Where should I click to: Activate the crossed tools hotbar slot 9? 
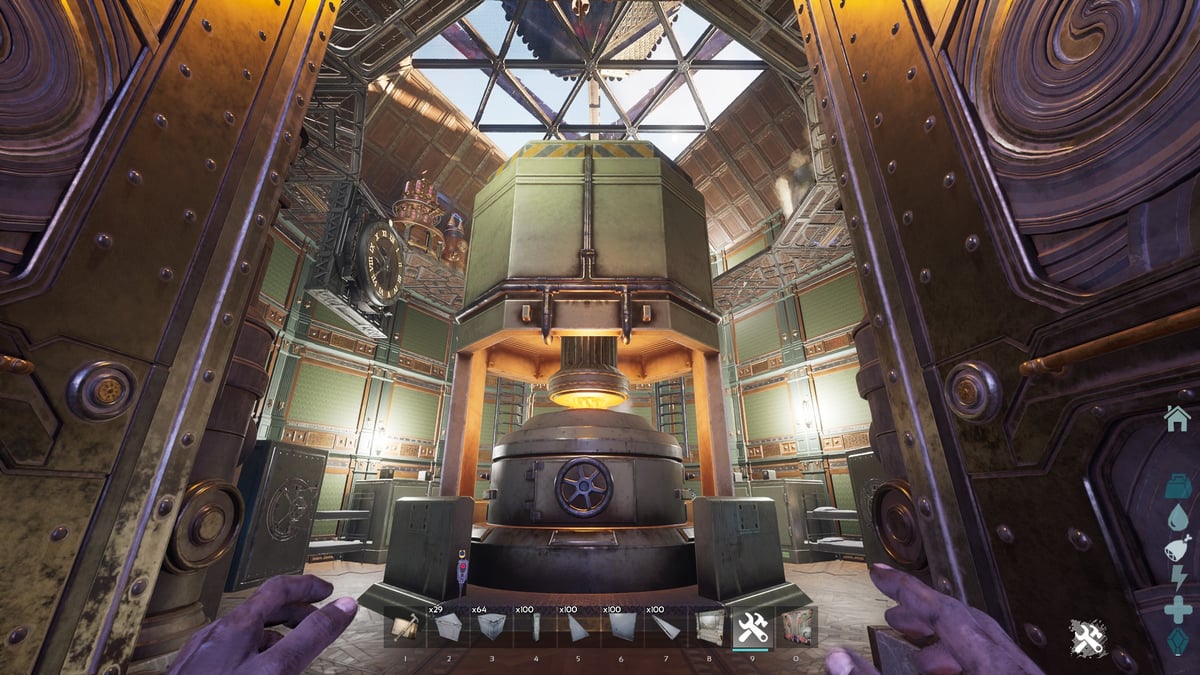[752, 627]
